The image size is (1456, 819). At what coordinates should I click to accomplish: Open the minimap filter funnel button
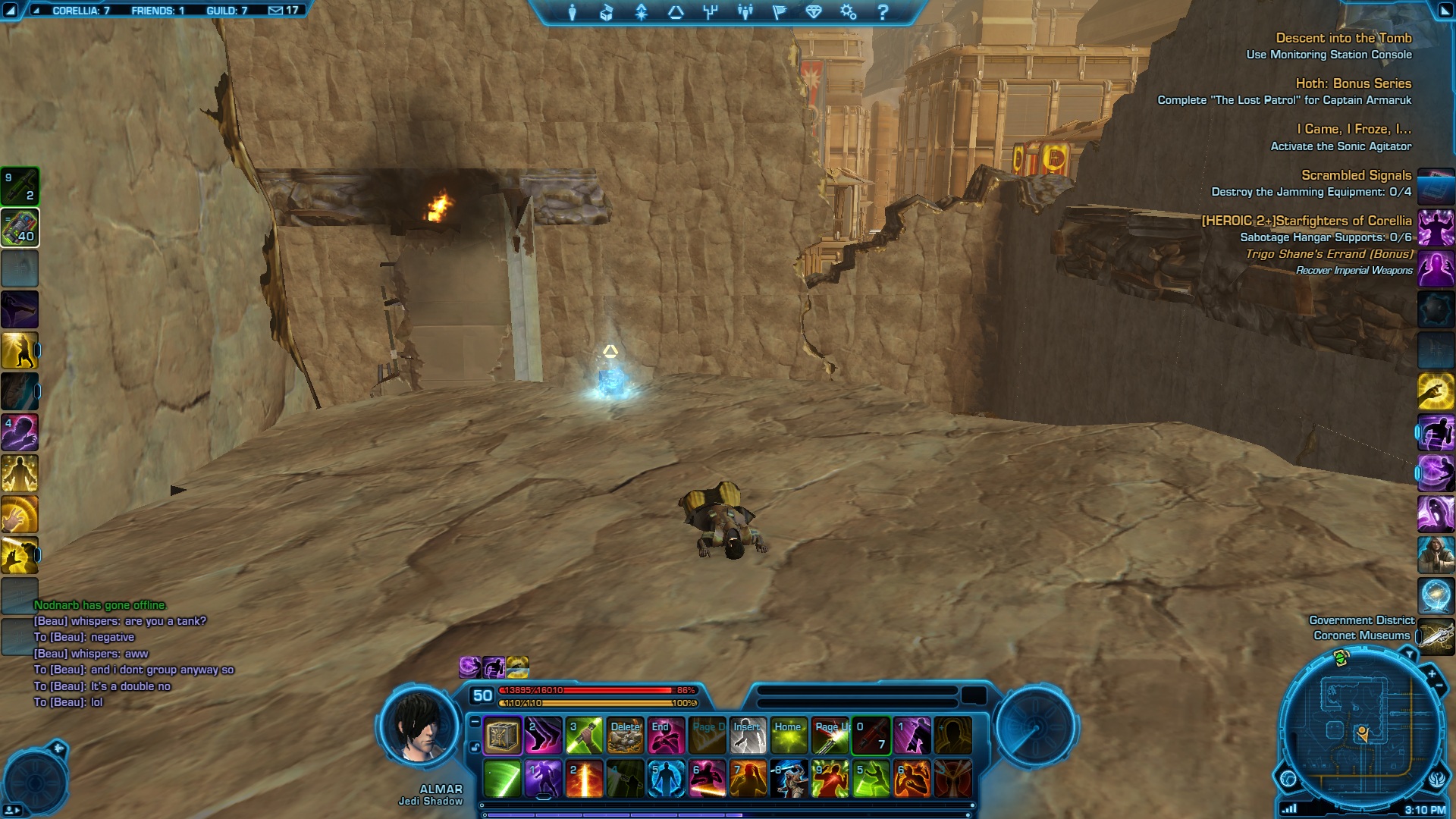tap(1408, 654)
